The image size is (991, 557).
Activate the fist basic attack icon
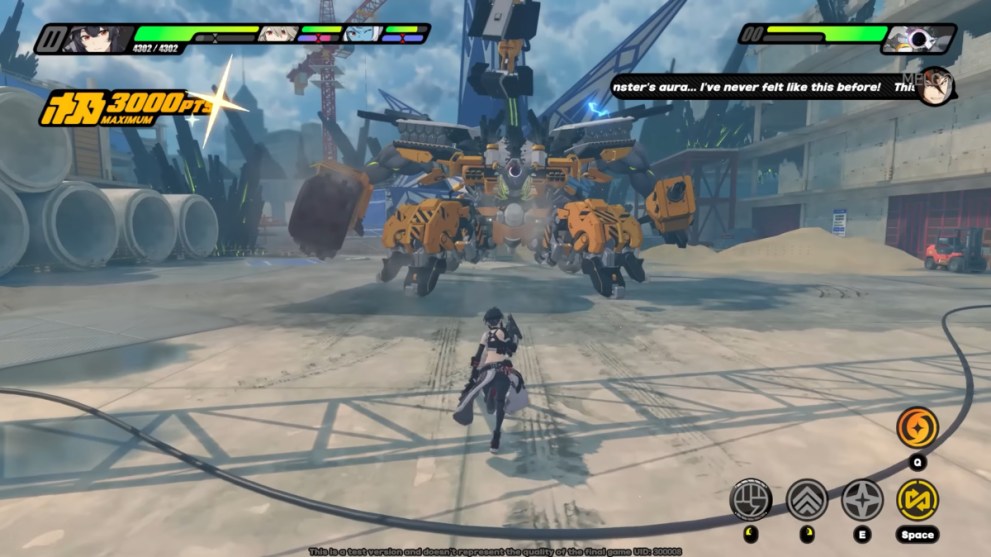pos(750,498)
